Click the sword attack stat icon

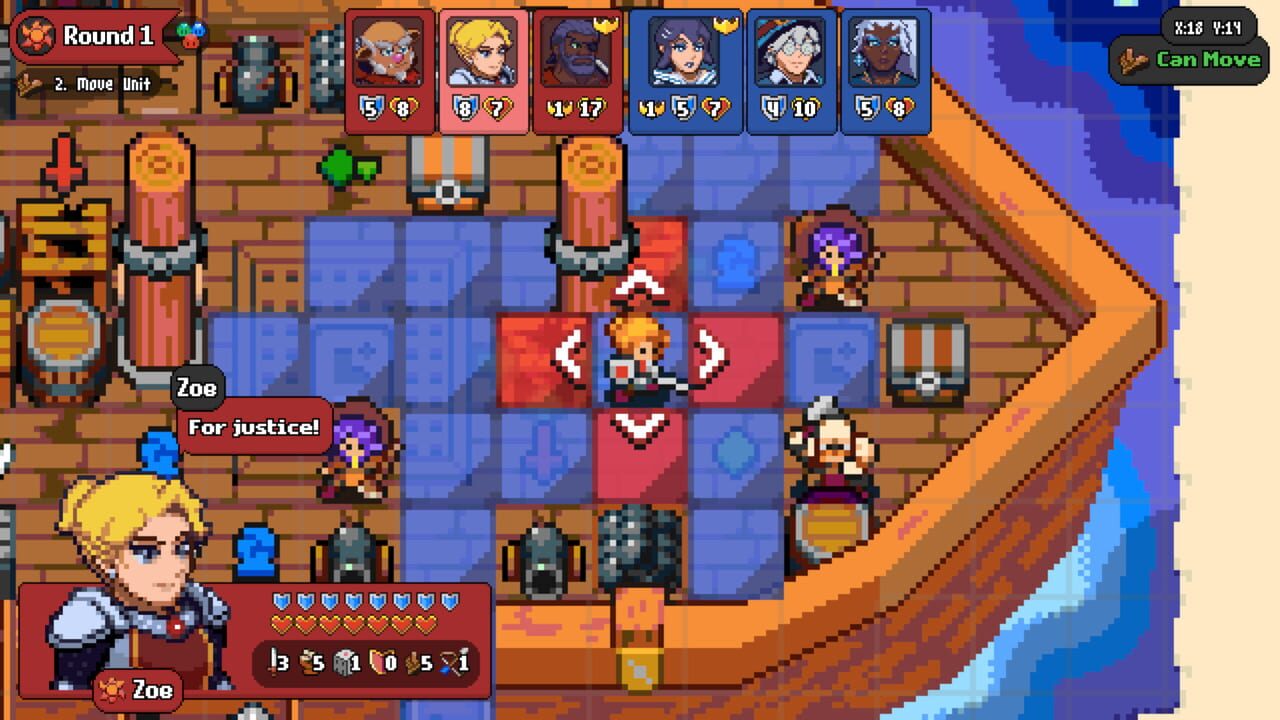tap(272, 661)
